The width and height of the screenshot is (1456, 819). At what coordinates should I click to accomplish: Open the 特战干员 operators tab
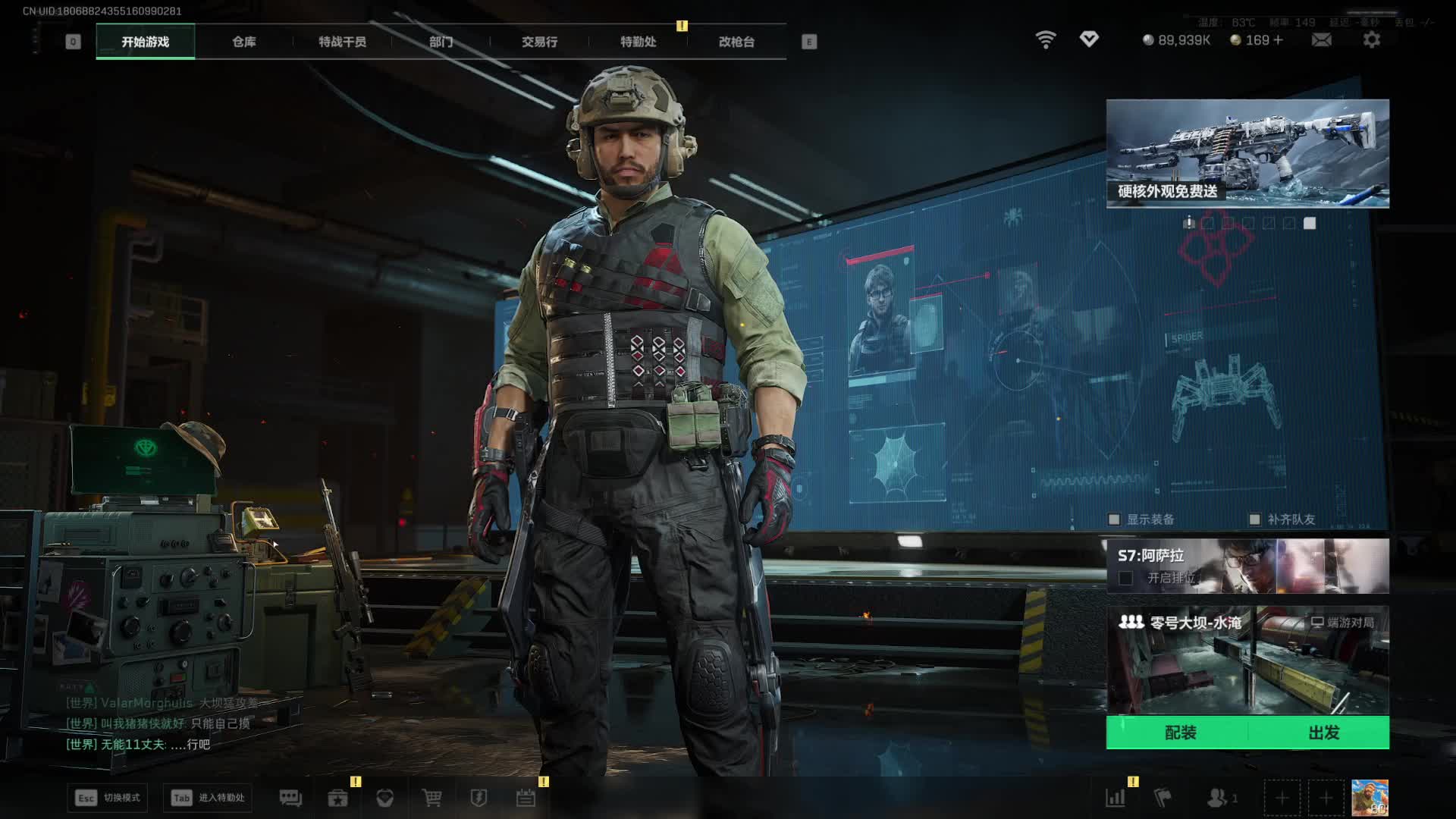(342, 42)
